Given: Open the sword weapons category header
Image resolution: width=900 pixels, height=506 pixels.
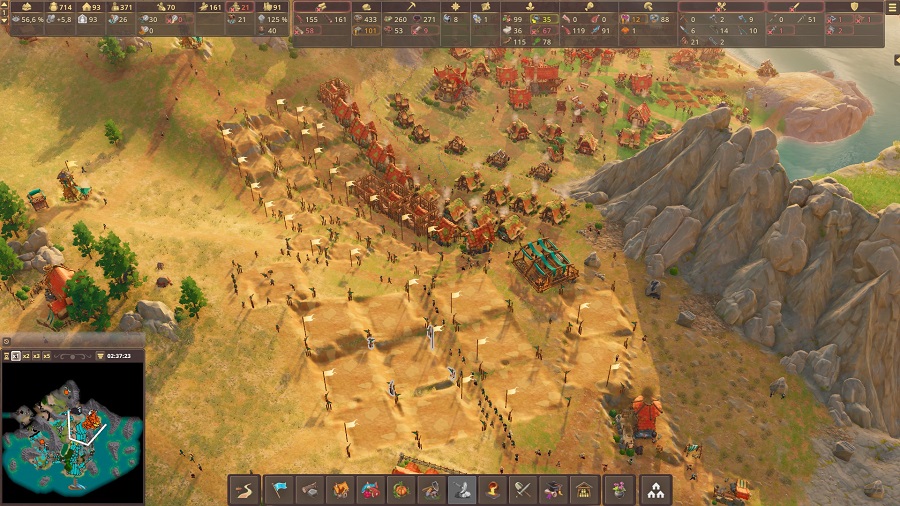Looking at the screenshot, I should pos(795,7).
